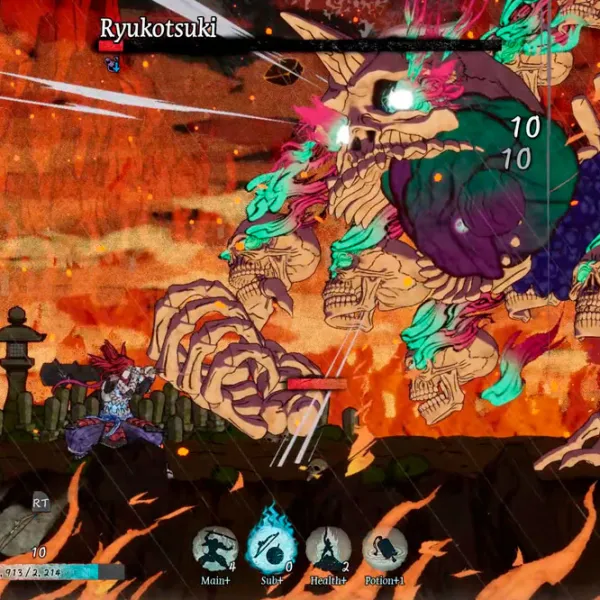Image resolution: width=600 pixels, height=600 pixels.
Task: Pick the Health+ upgrade icon
Action: click(328, 548)
